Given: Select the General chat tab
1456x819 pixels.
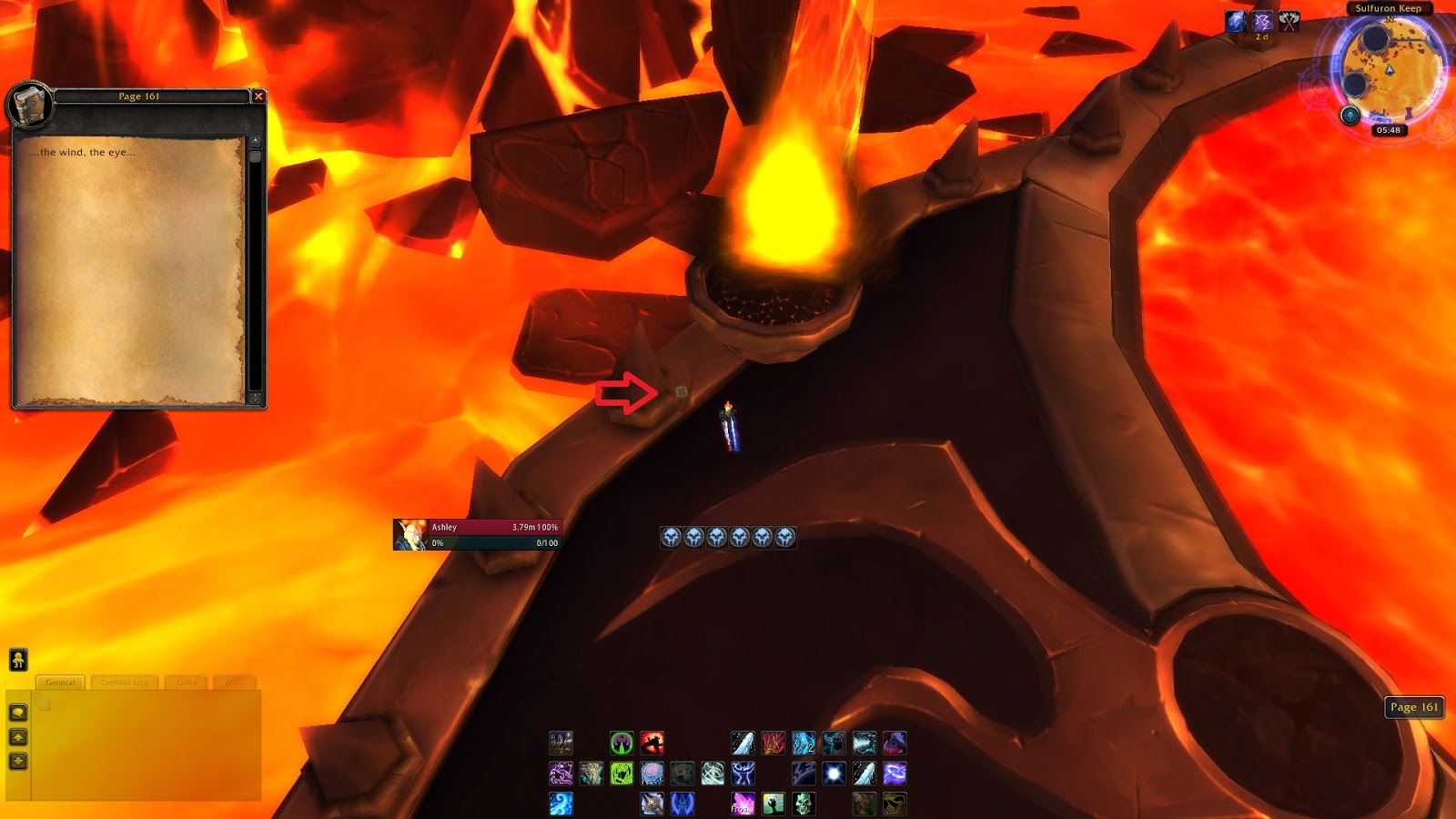Looking at the screenshot, I should (x=61, y=682).
